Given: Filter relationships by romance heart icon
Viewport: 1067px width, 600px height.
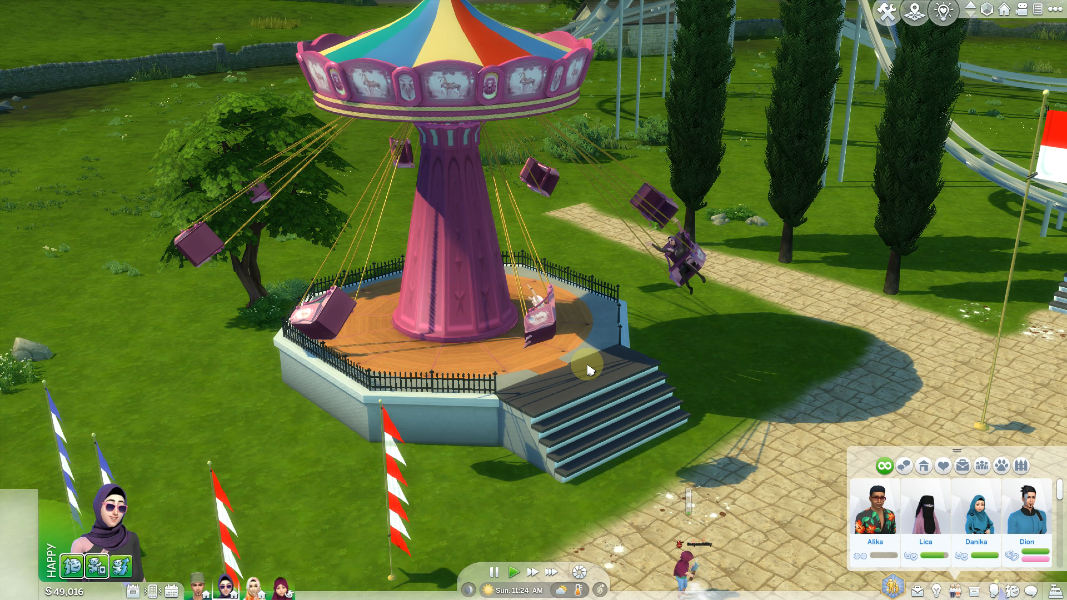Looking at the screenshot, I should click(x=943, y=466).
